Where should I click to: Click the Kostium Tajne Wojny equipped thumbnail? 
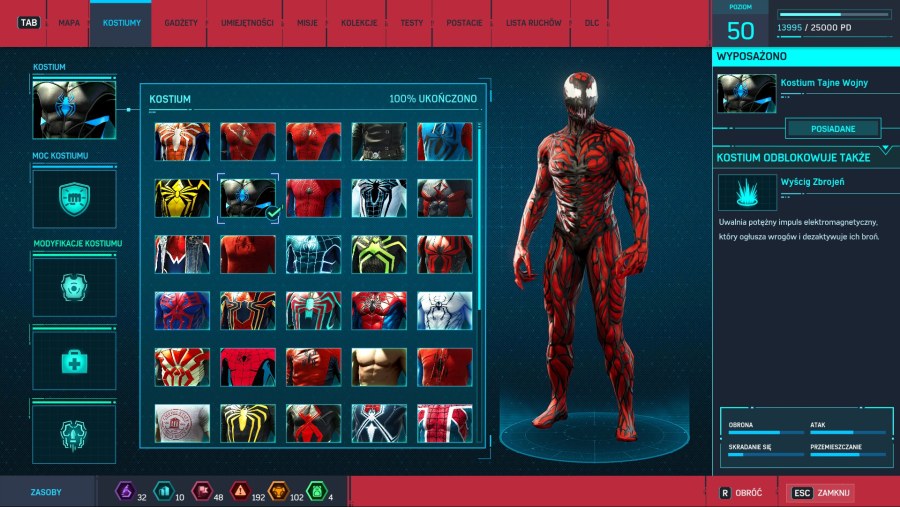[x=746, y=93]
